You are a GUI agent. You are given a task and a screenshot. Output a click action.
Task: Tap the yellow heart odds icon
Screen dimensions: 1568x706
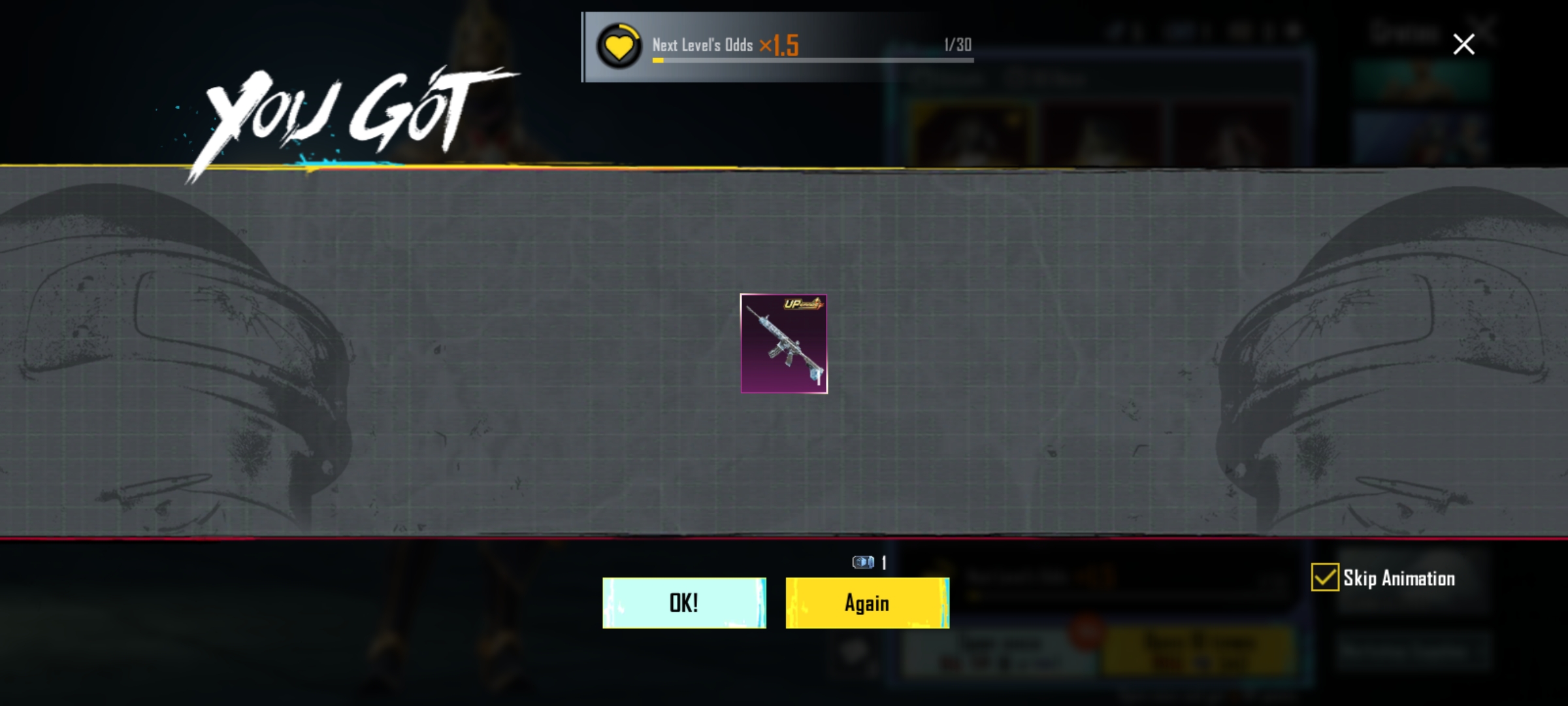[x=619, y=46]
